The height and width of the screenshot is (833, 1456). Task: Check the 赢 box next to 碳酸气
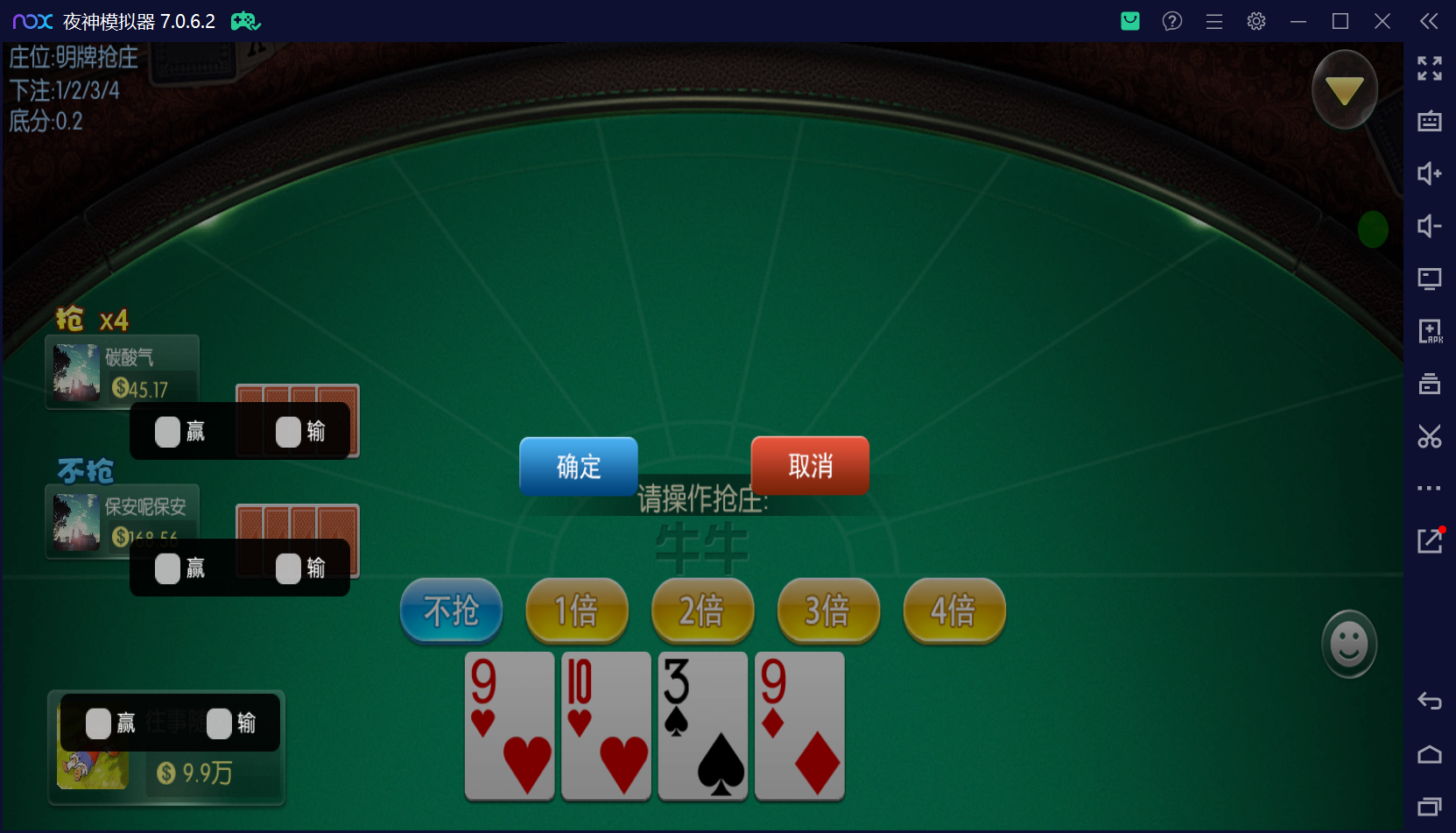[166, 431]
